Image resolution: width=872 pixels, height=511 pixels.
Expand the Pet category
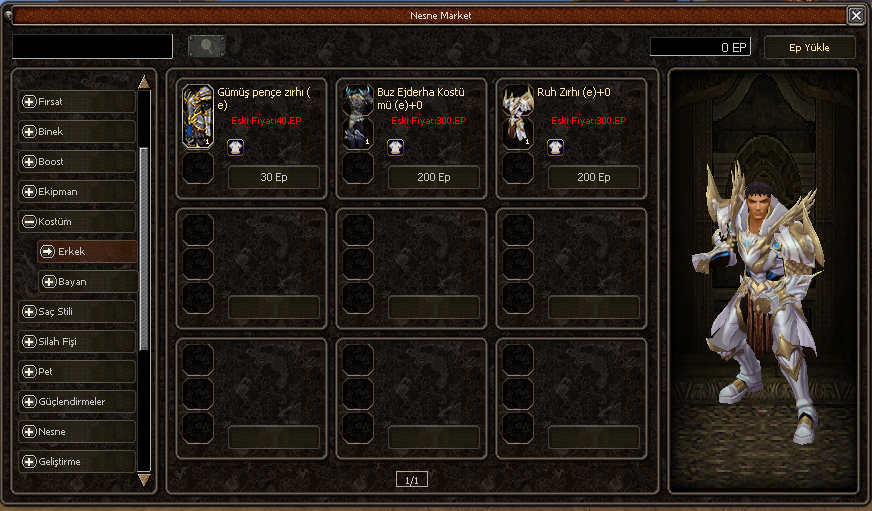tap(77, 371)
